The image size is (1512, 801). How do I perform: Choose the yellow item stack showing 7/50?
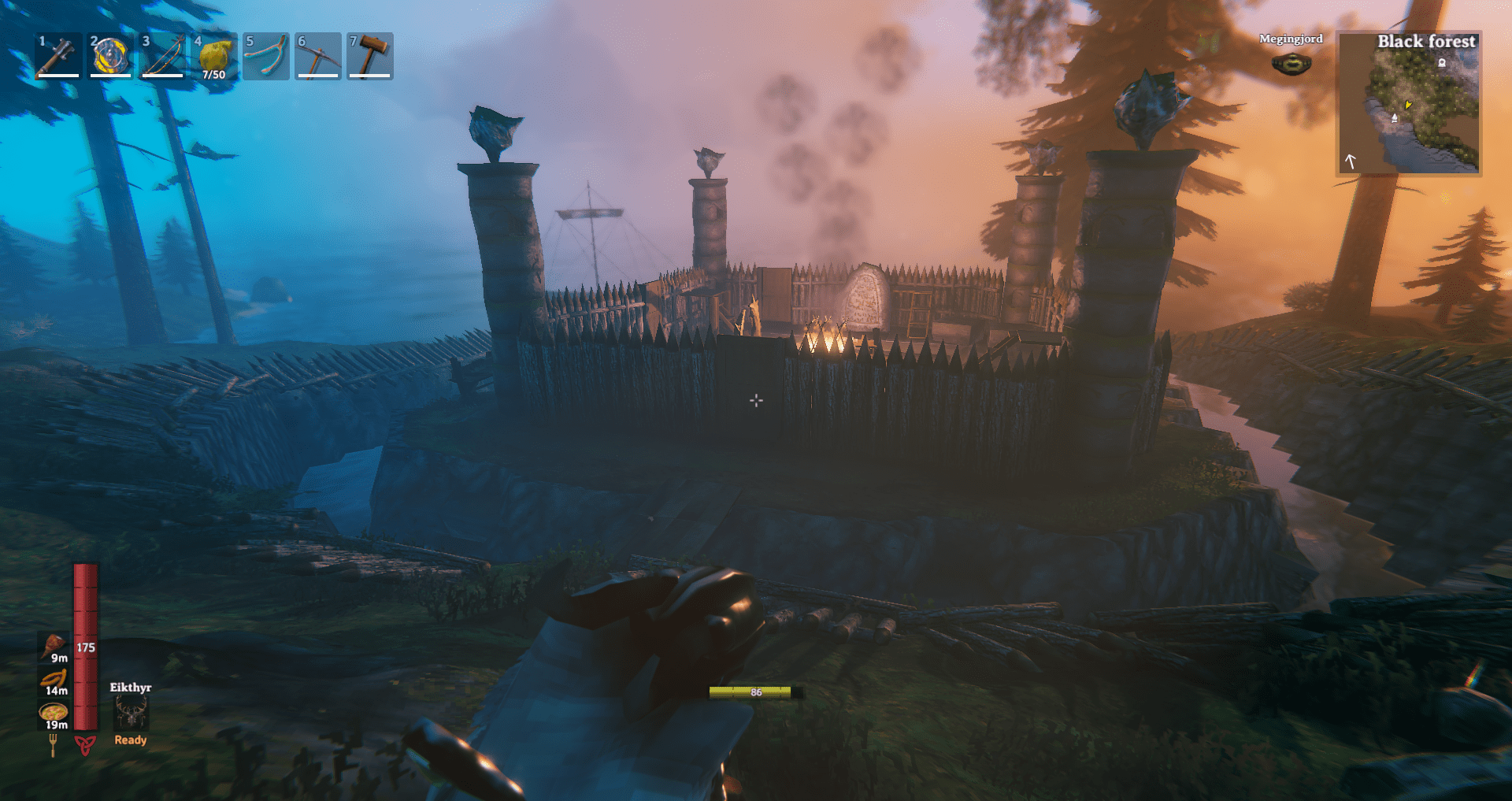point(214,55)
